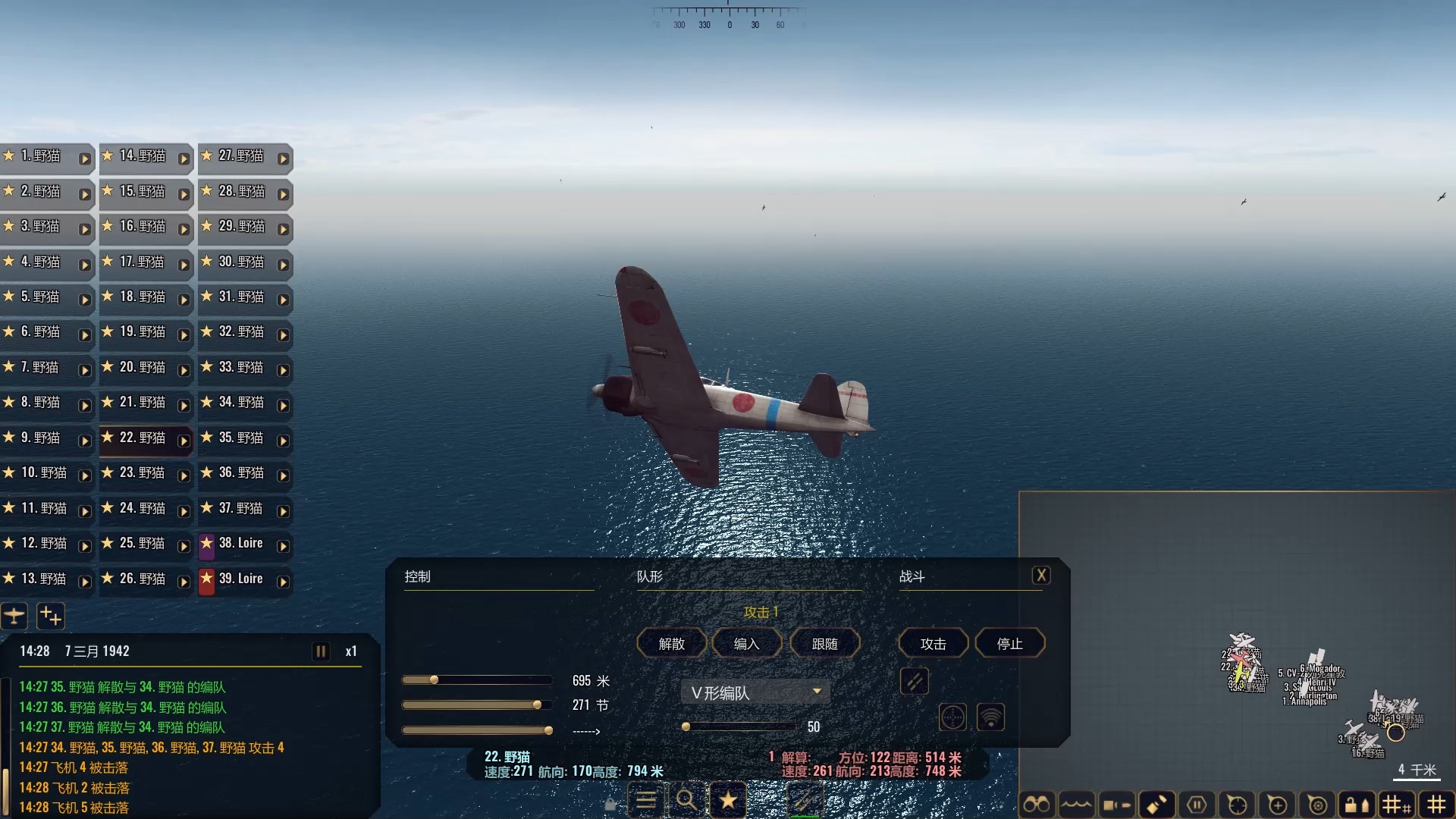This screenshot has width=1456, height=819.
Task: Activate the 跟随 (follow) command
Action: tap(824, 644)
